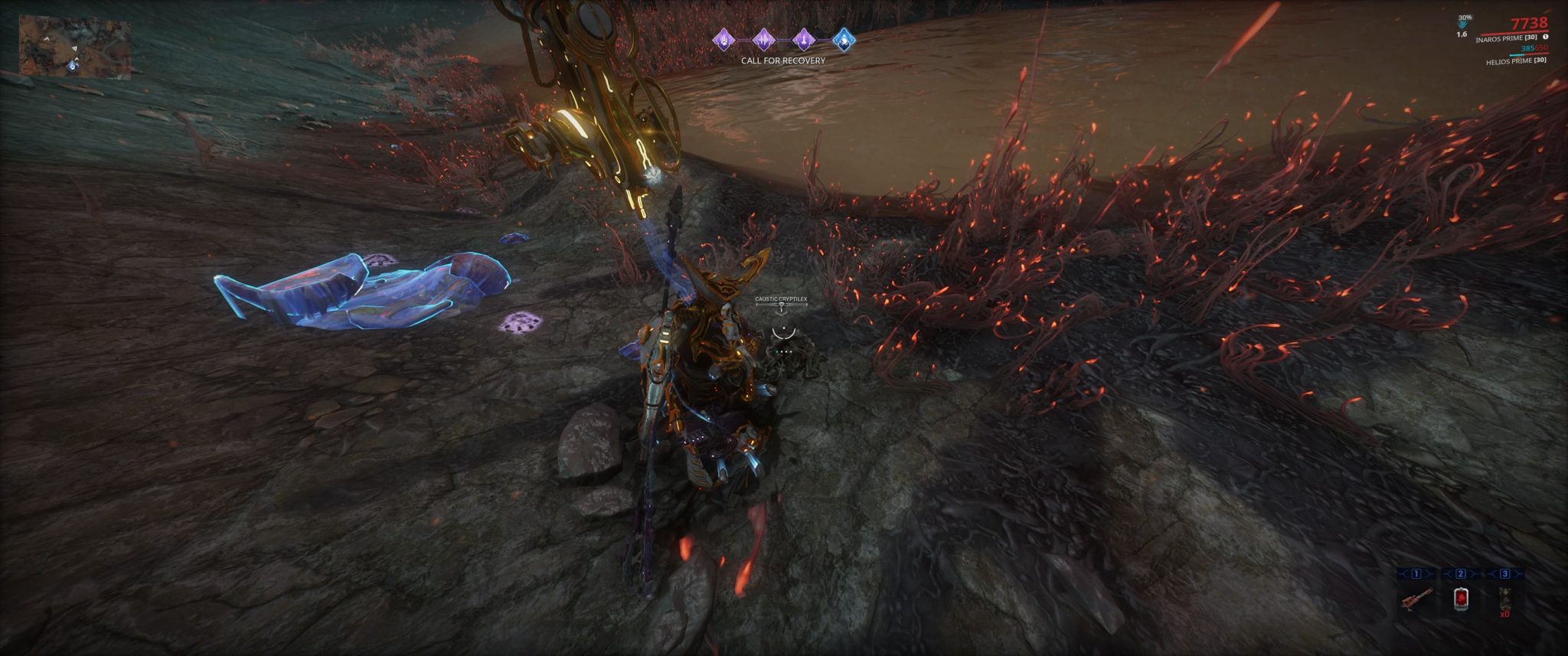Select the gear hotkey tab labeled 1
Image resolution: width=1568 pixels, height=656 pixels.
click(x=1416, y=573)
